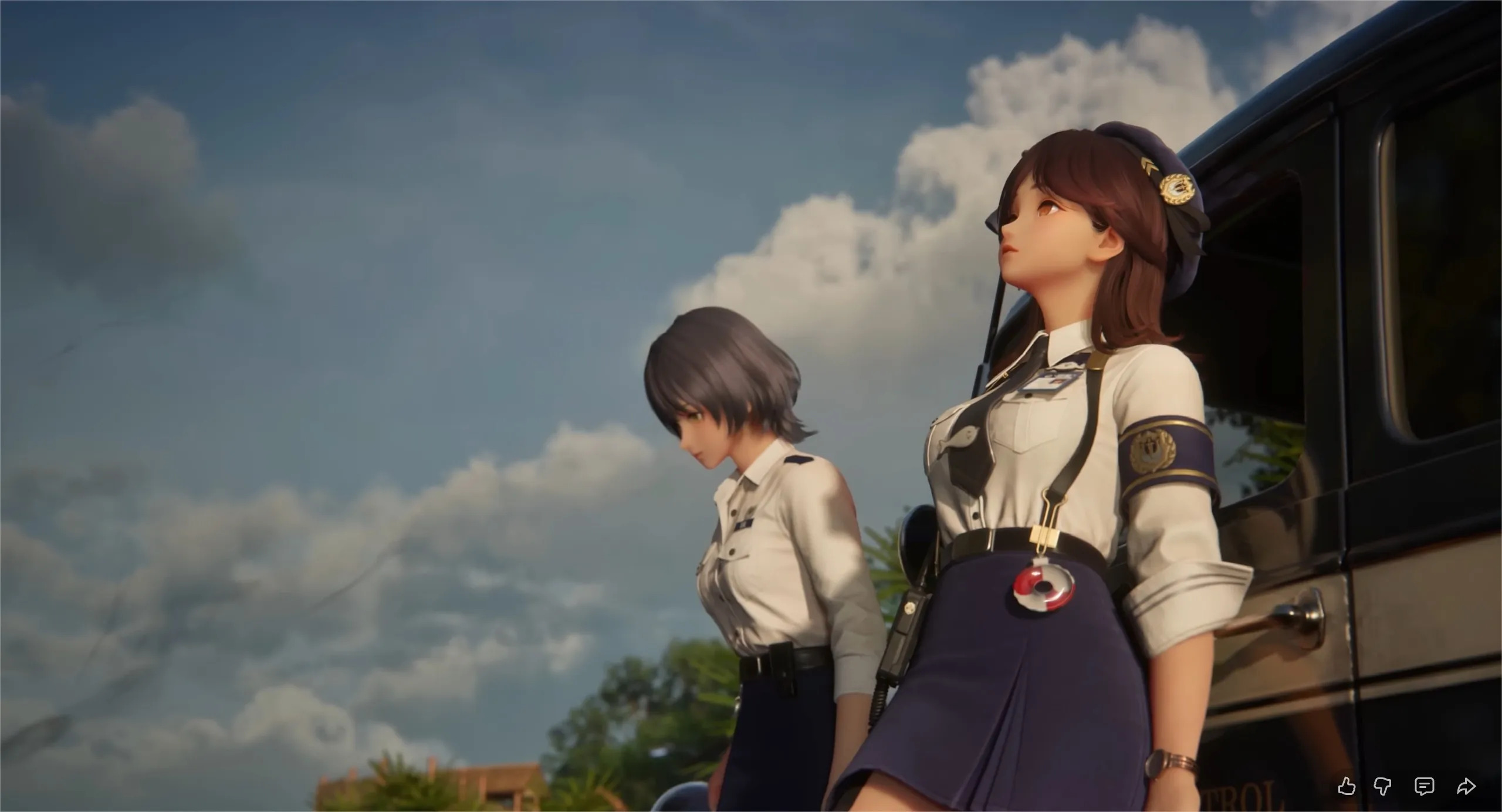Dislike the video using the thumbs-down icon
The image size is (1502, 812).
[x=1383, y=787]
